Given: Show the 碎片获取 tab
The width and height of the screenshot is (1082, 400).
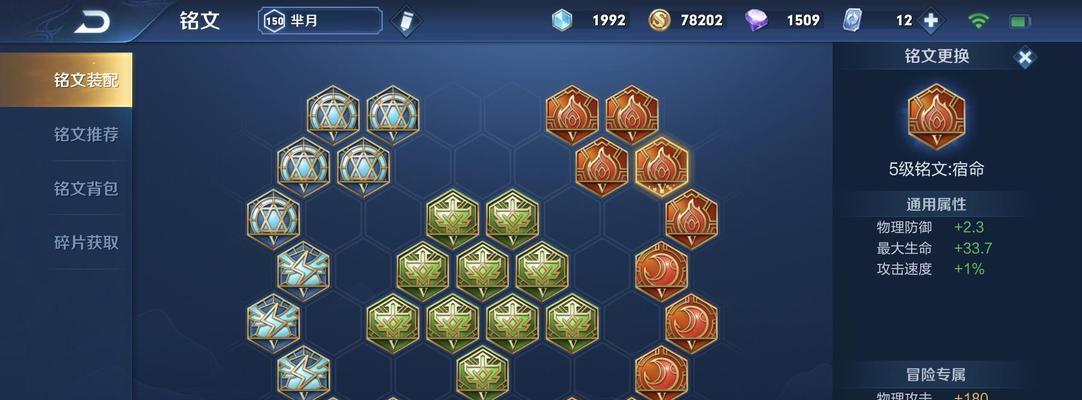Looking at the screenshot, I should click(x=66, y=242).
